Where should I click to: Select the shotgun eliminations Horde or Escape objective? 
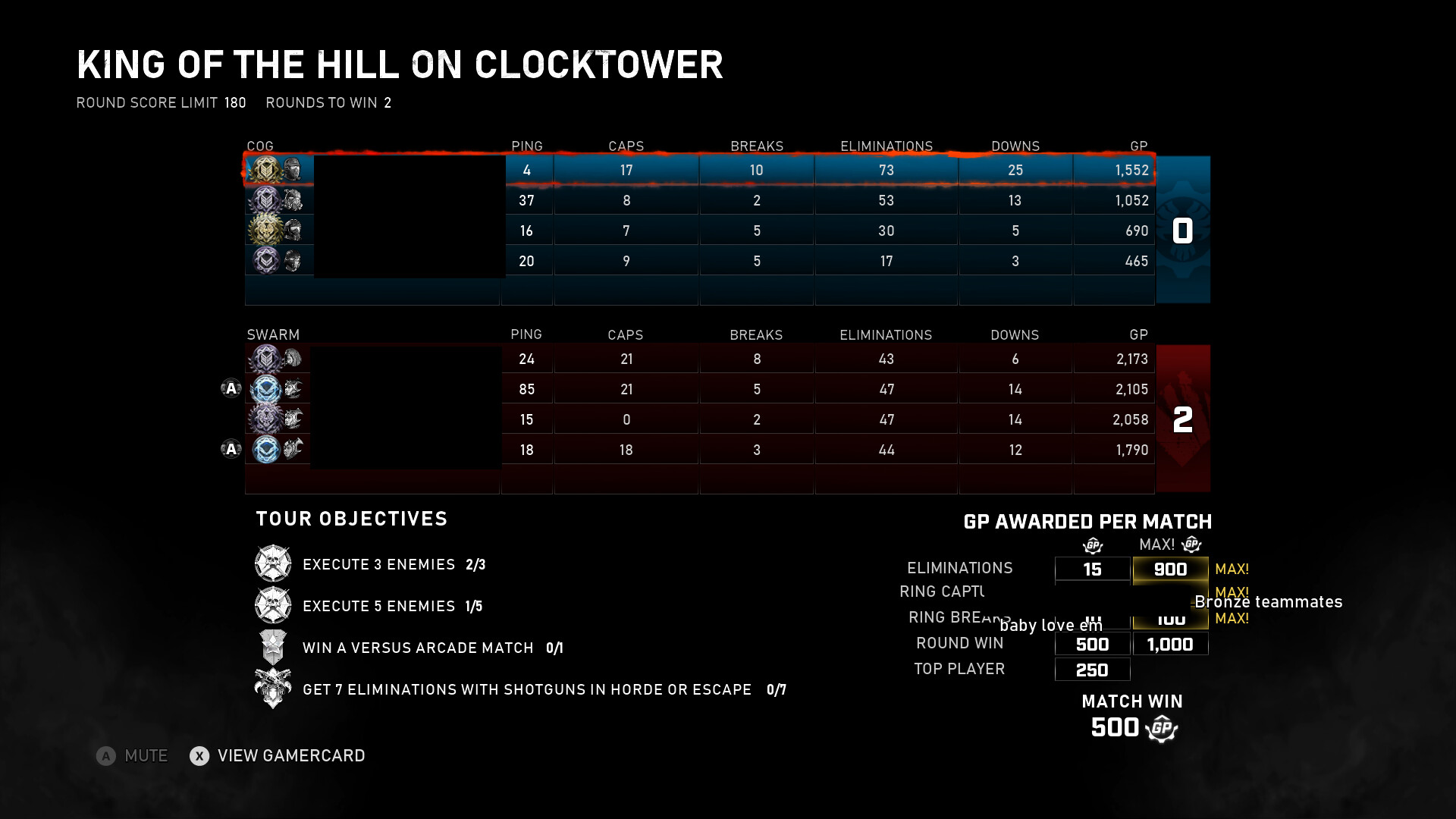[526, 689]
